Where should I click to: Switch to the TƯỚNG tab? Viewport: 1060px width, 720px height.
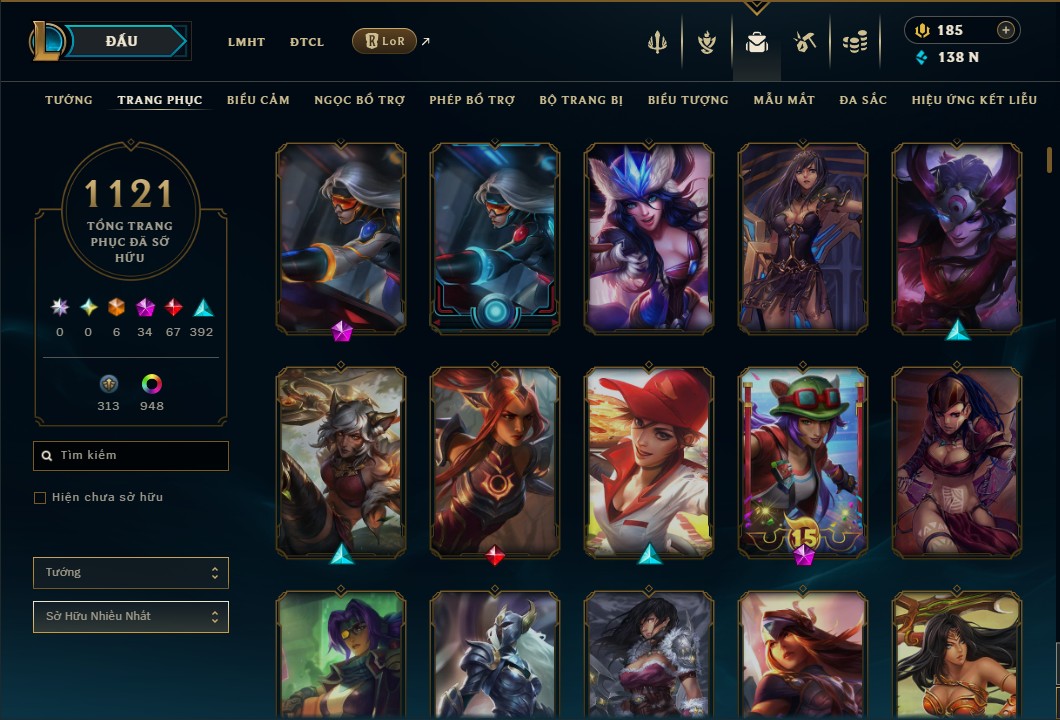[69, 100]
